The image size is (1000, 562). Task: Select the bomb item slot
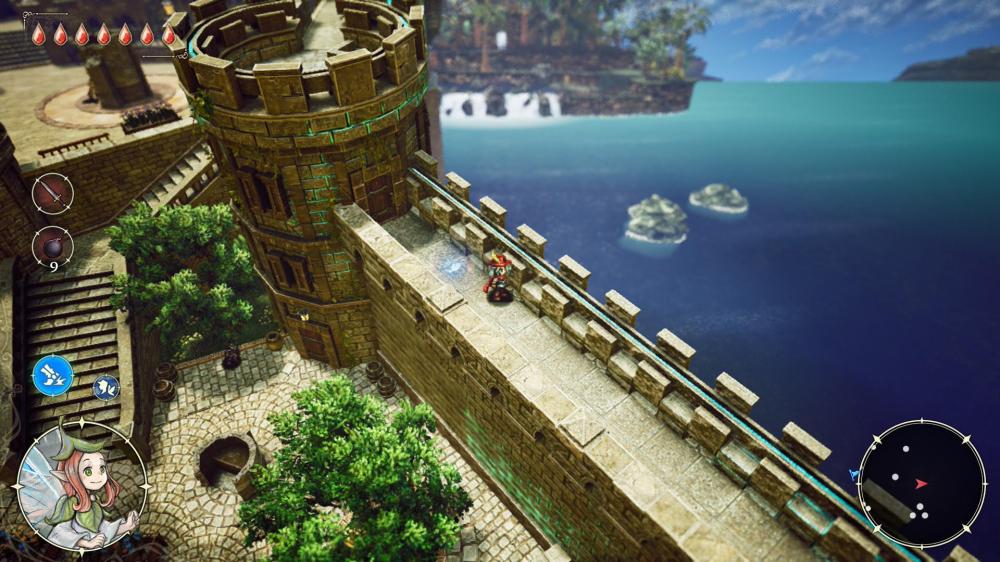(52, 246)
